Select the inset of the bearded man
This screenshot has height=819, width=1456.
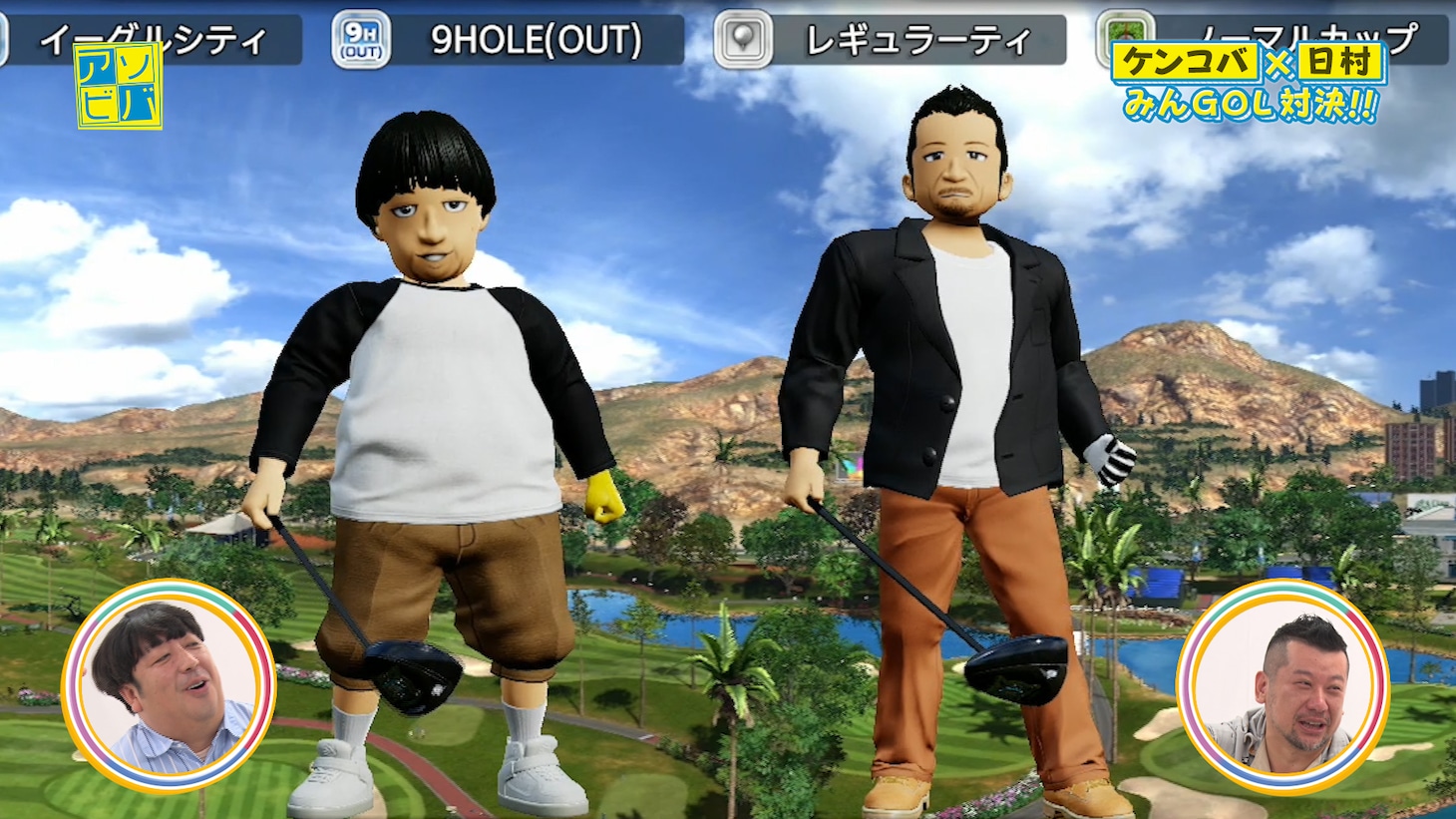(x=1281, y=687)
